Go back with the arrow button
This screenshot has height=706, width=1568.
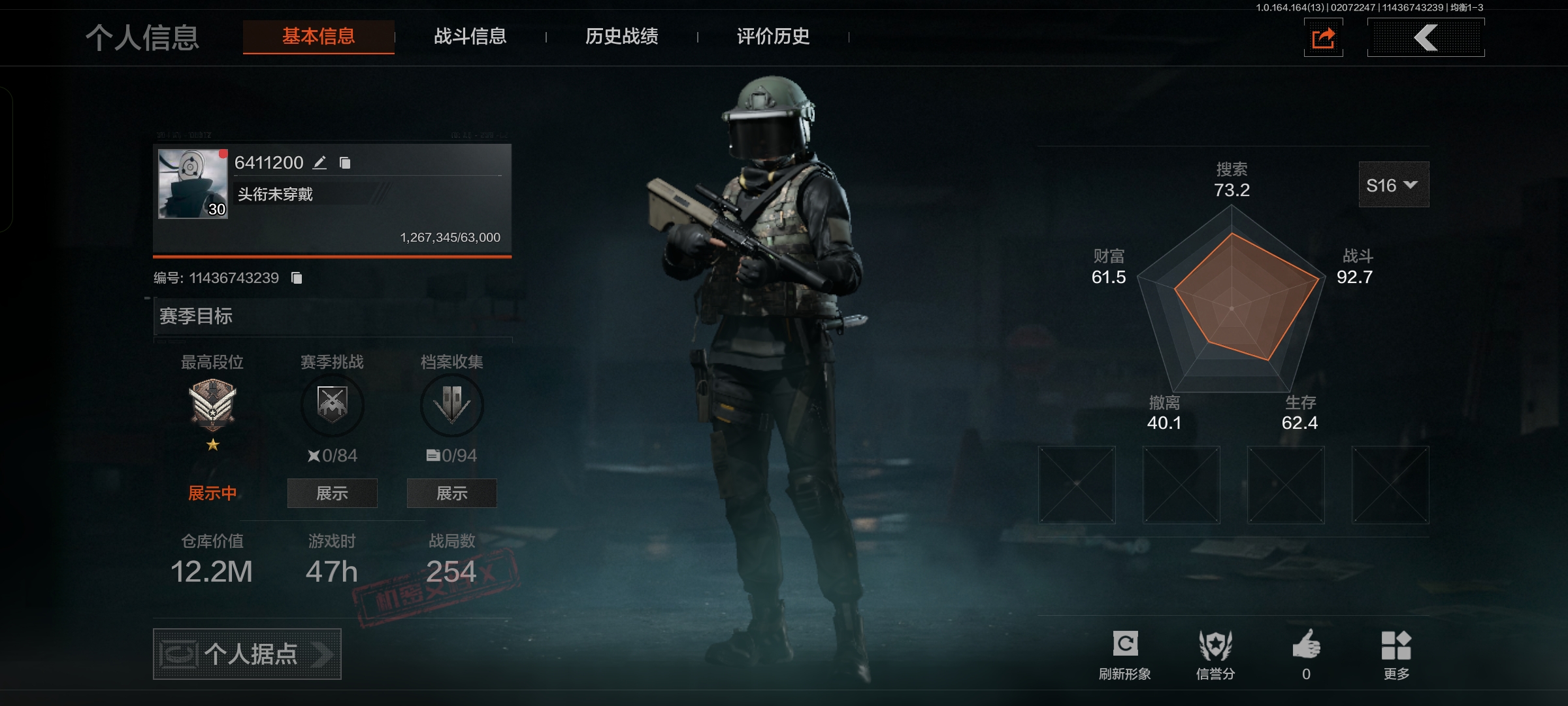(1426, 38)
